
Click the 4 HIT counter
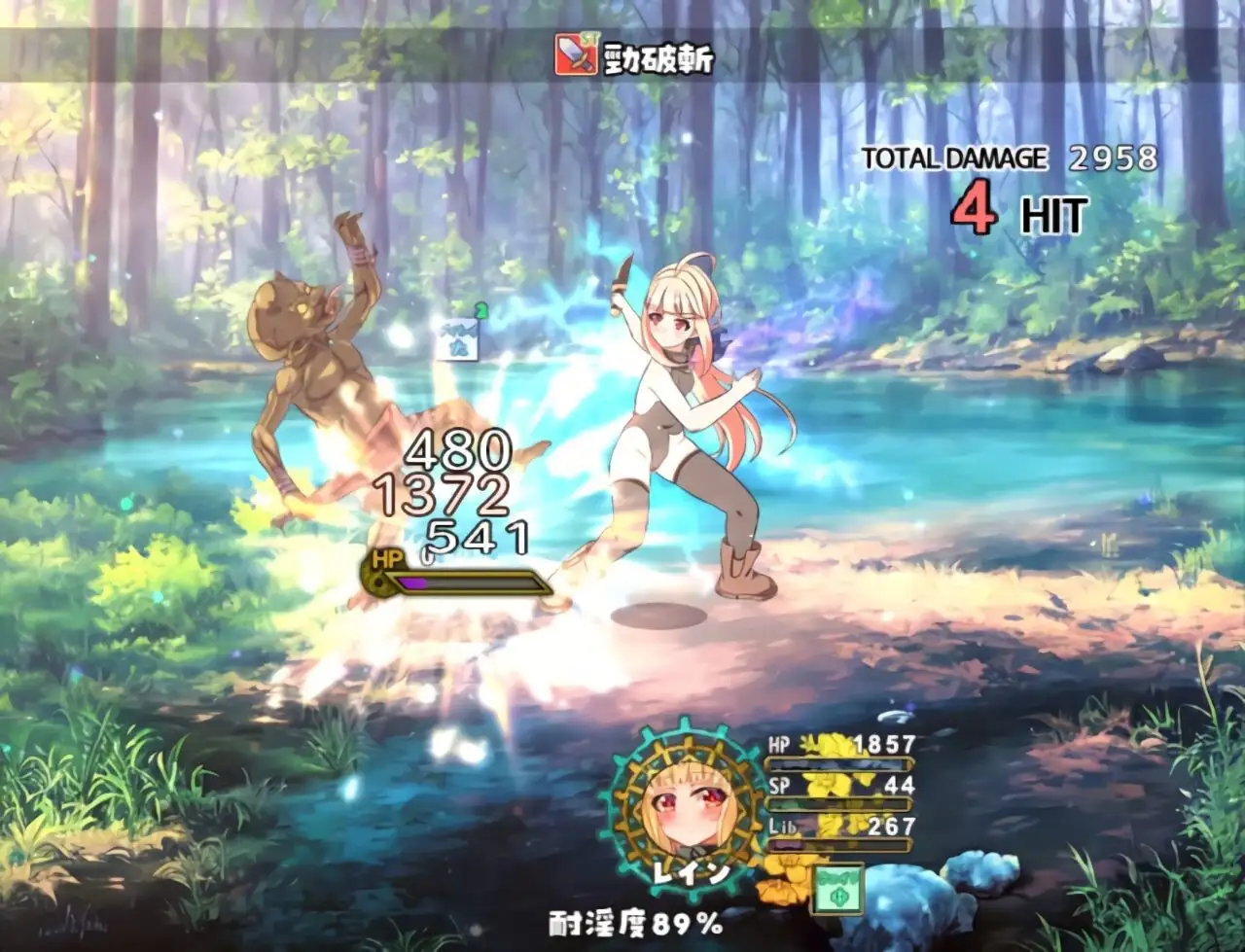(1012, 210)
